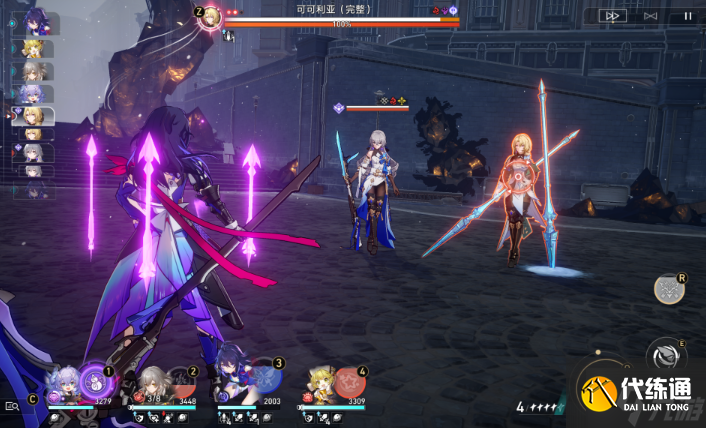Open the battle details magnifier icon
This screenshot has width=706, height=428.
tap(12, 406)
